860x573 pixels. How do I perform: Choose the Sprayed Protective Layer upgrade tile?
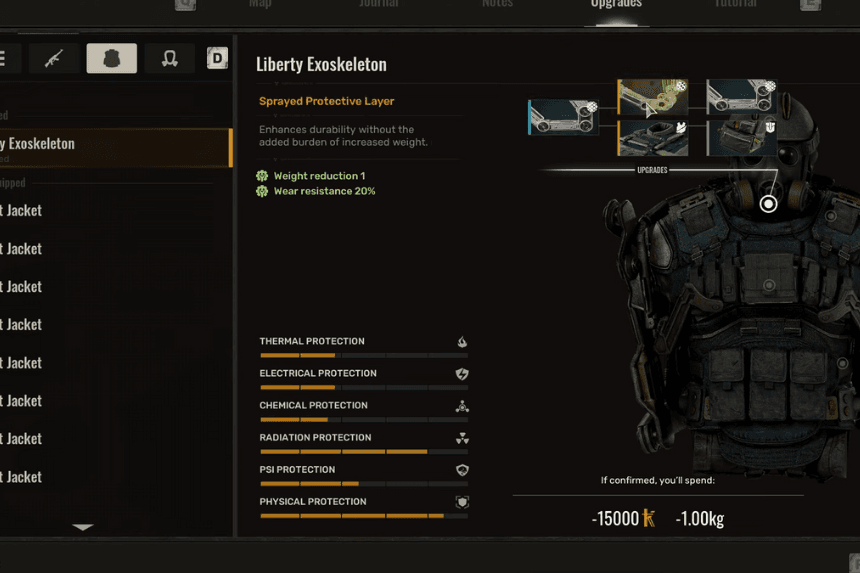pyautogui.click(x=652, y=98)
